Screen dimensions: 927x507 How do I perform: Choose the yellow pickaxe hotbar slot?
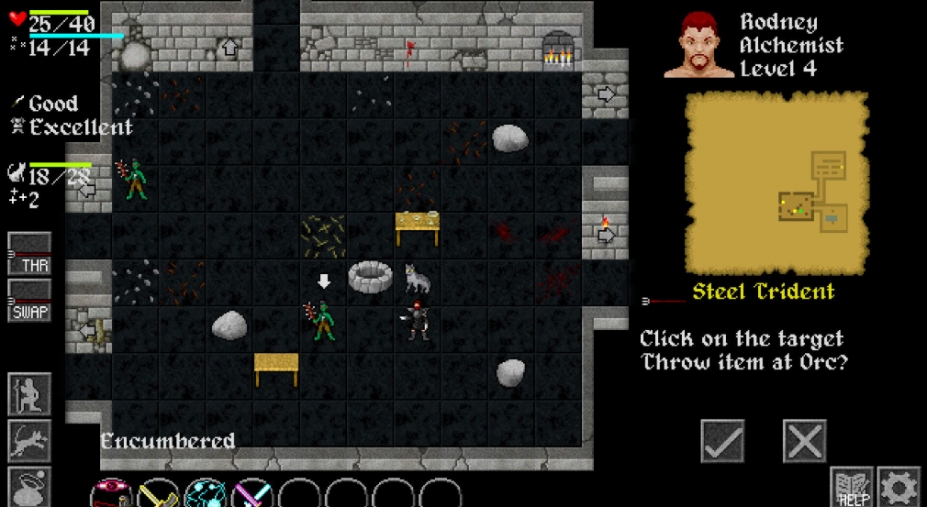(x=159, y=494)
